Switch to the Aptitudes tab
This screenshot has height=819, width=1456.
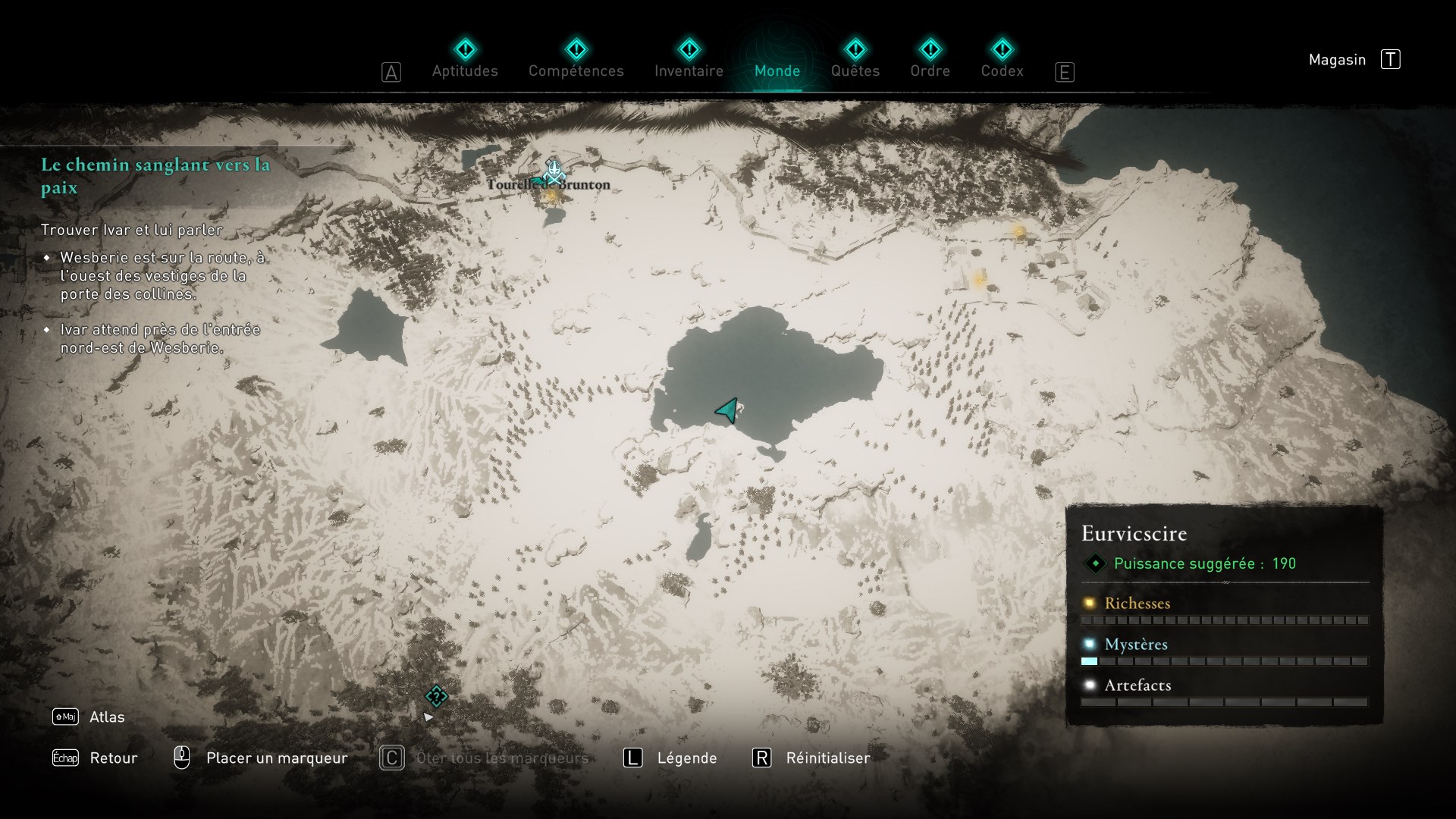tap(465, 71)
